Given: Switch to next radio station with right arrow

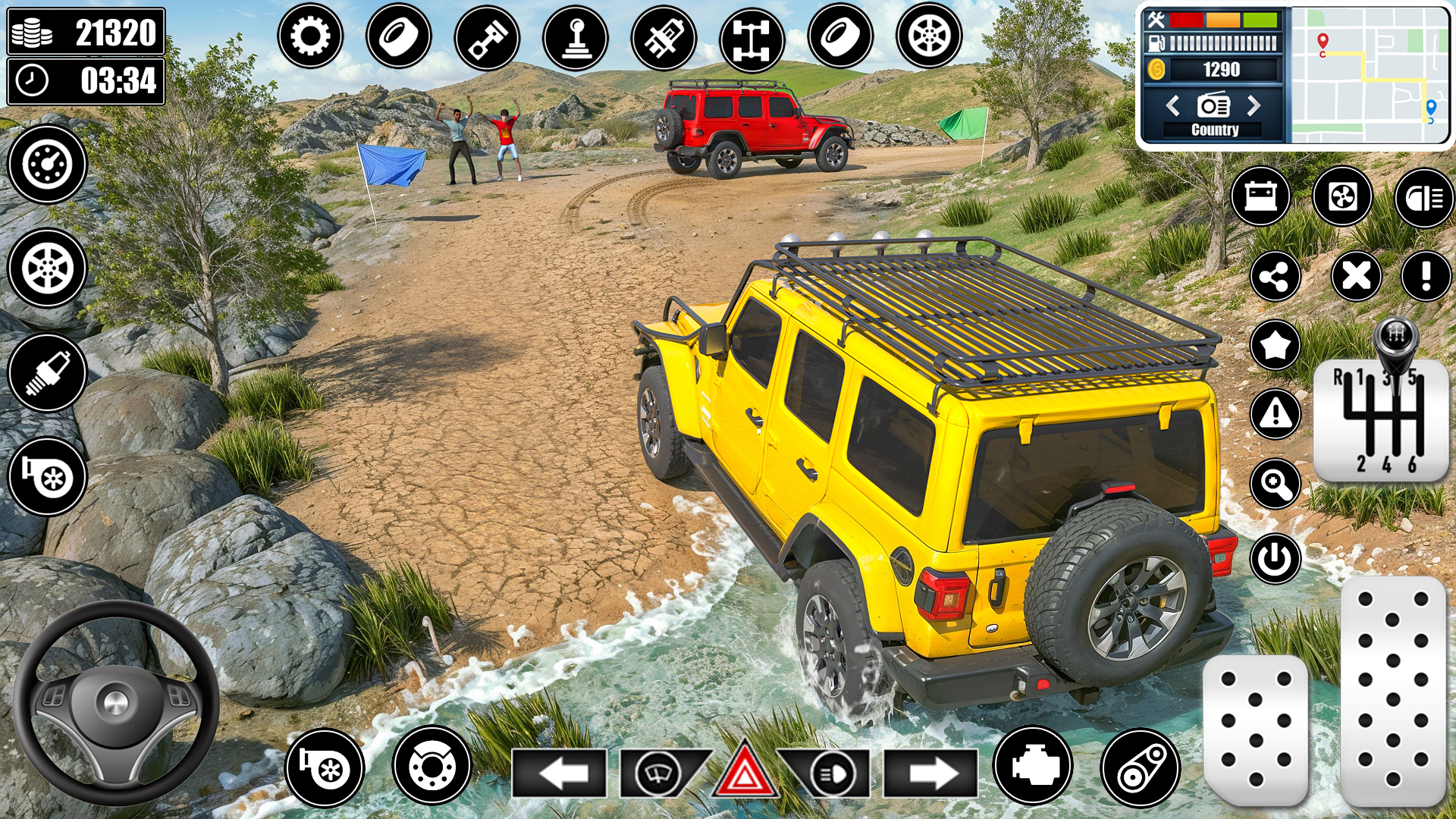Looking at the screenshot, I should coord(1253,106).
